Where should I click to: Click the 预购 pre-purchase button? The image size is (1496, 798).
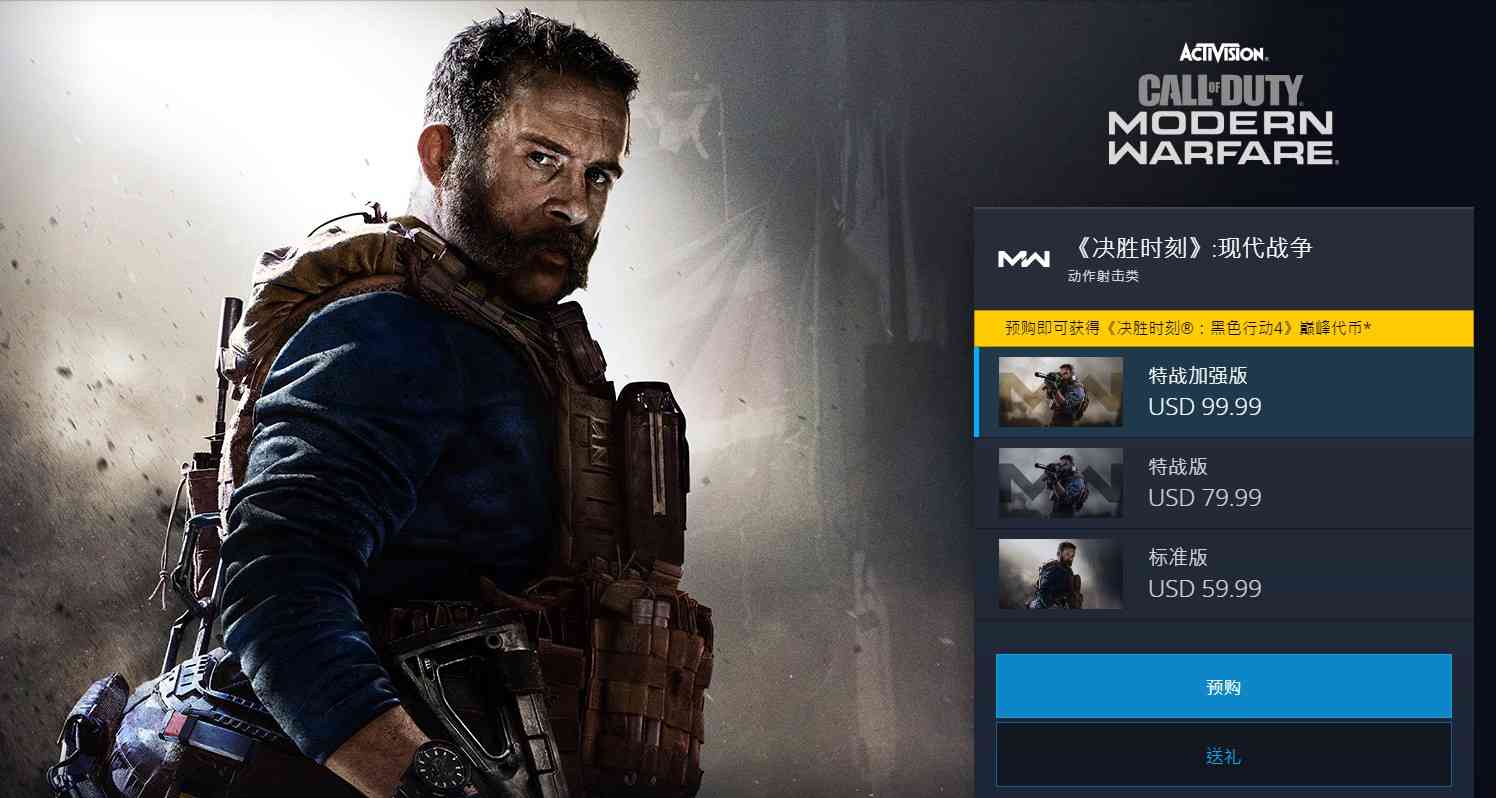click(x=1223, y=686)
